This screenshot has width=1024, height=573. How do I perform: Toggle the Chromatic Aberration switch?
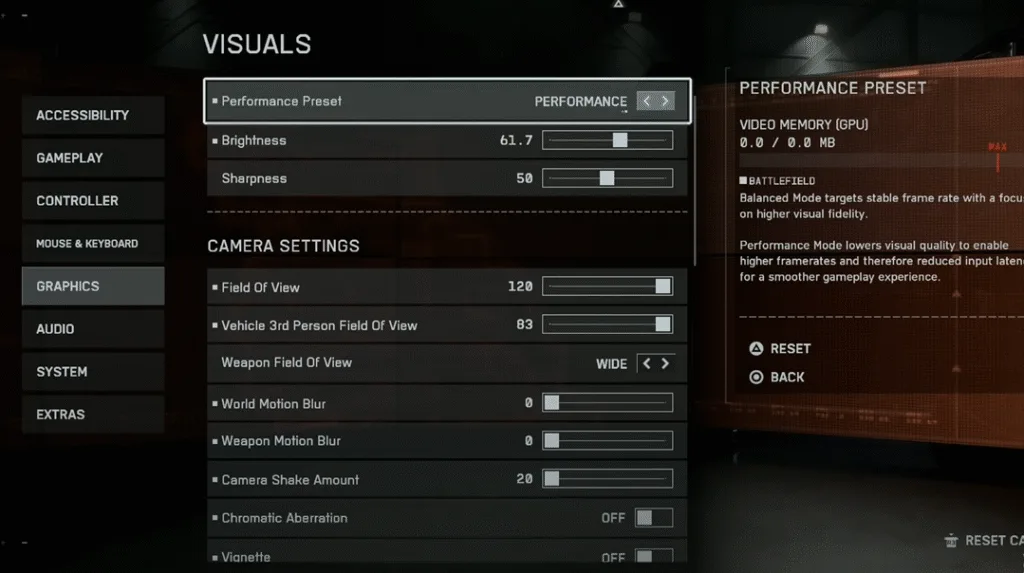coord(654,518)
